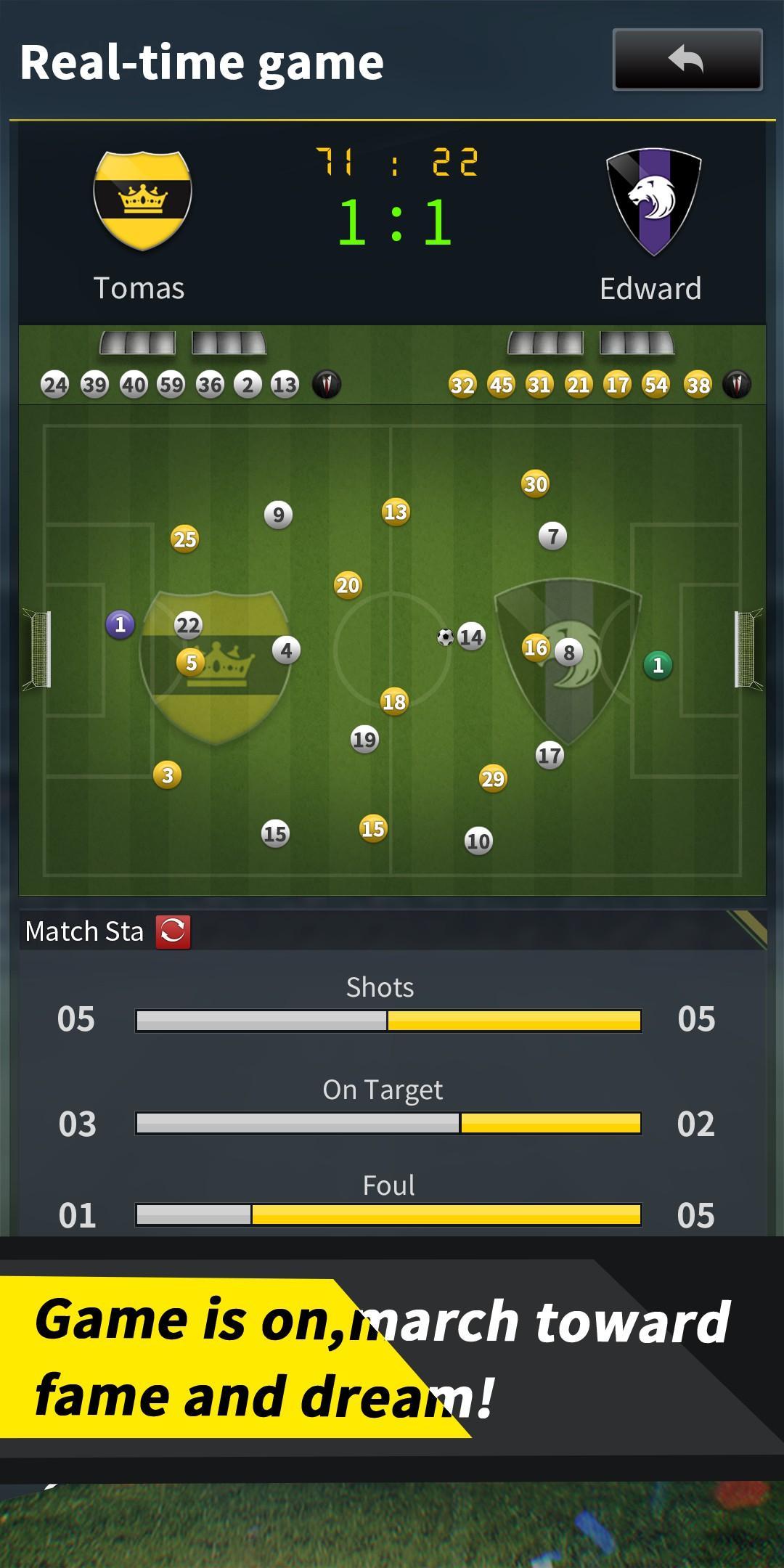Pick grey bench substitute number 59
The width and height of the screenshot is (784, 1568).
click(171, 385)
